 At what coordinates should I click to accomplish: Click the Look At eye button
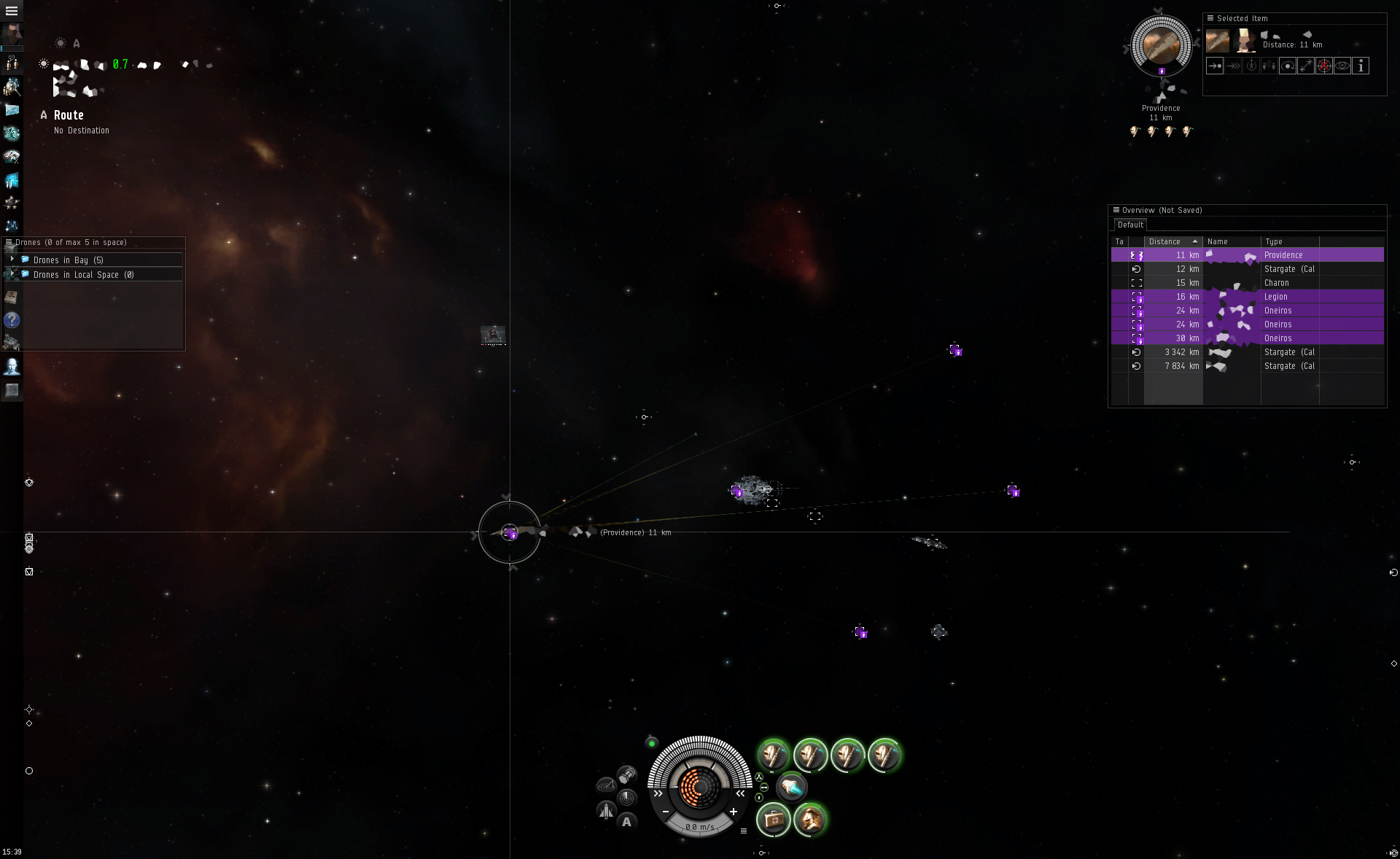[1342, 66]
